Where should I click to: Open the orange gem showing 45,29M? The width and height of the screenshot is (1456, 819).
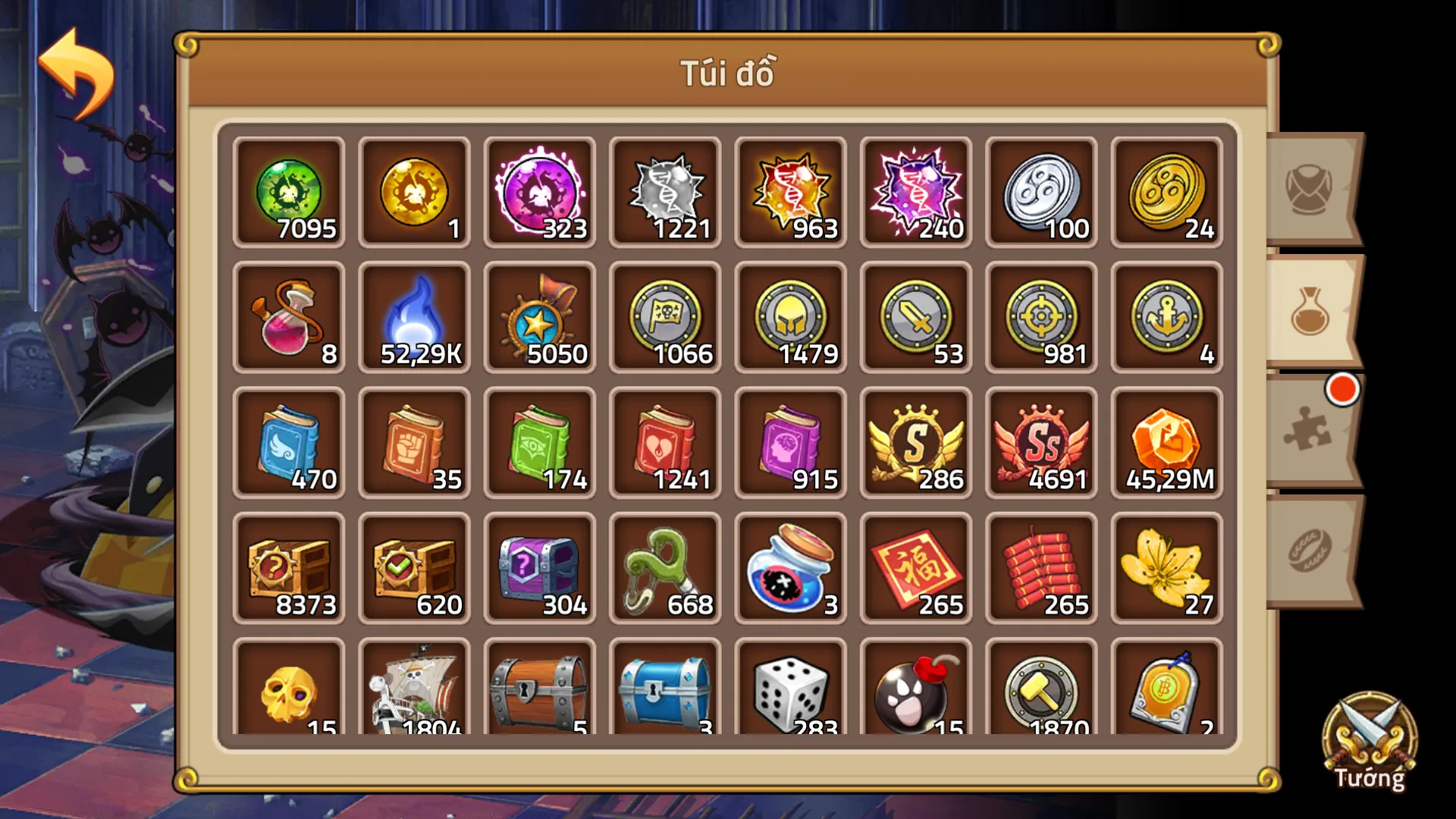[x=1166, y=444]
